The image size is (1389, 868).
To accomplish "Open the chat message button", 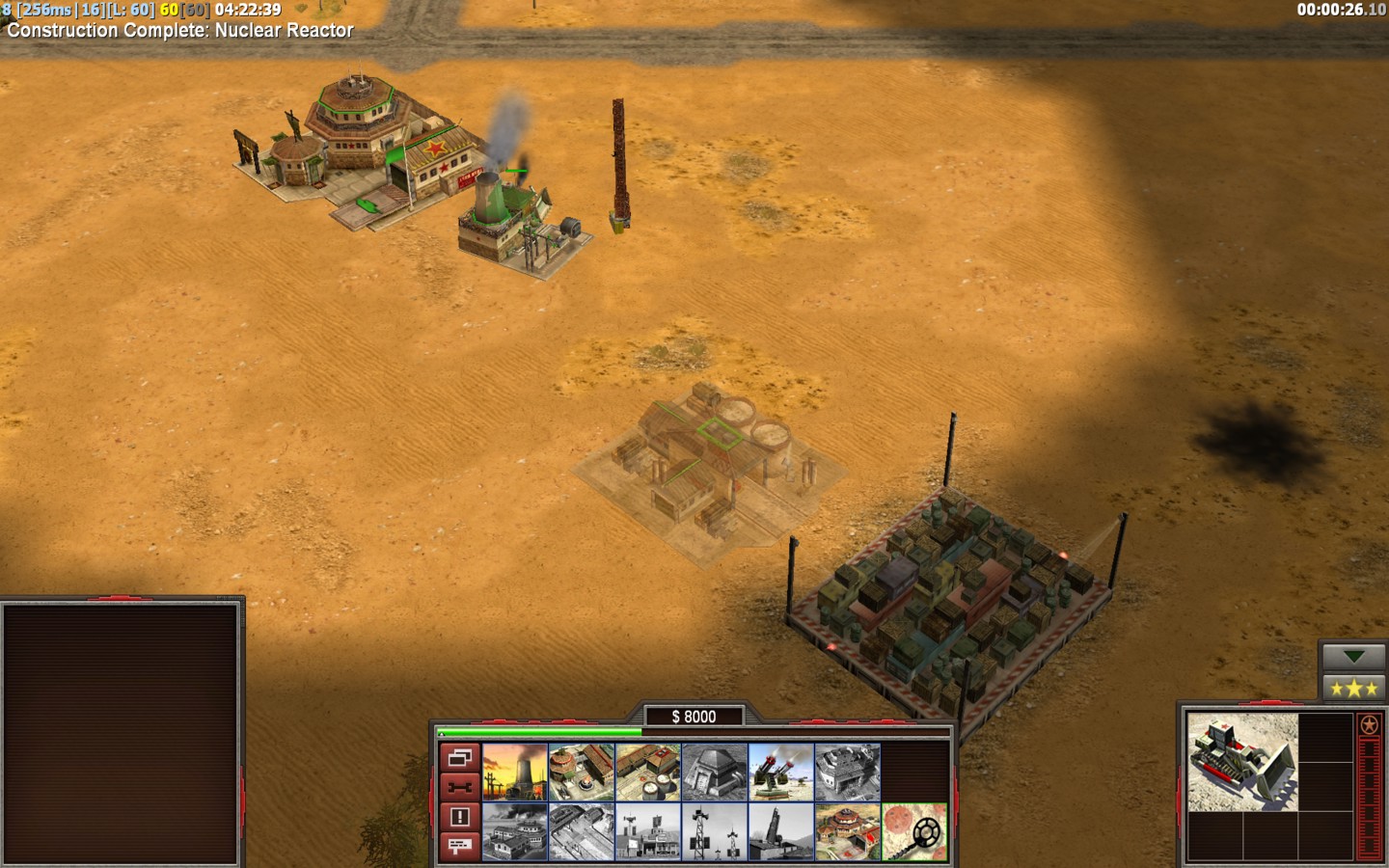I will [x=460, y=846].
